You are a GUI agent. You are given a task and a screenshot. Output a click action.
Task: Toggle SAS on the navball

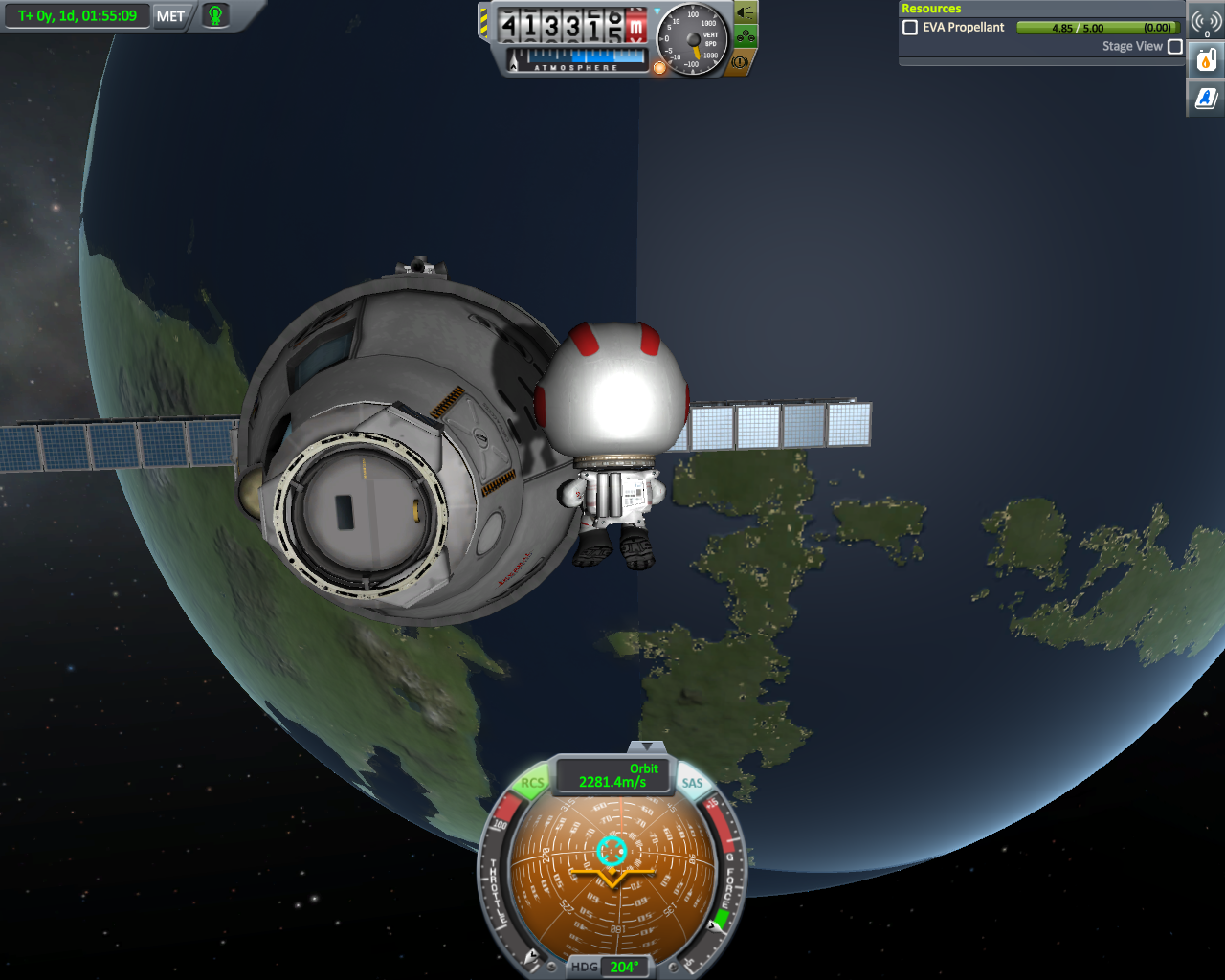pyautogui.click(x=692, y=783)
